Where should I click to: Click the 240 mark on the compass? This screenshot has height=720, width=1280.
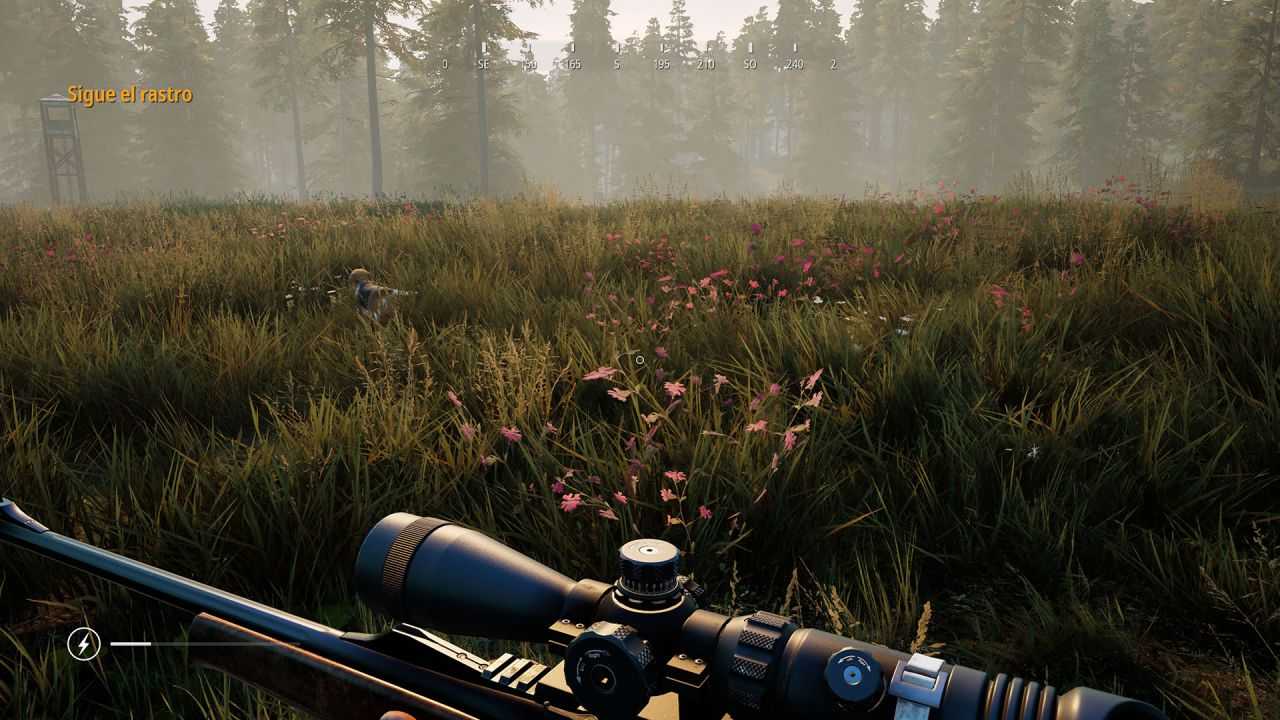(796, 62)
